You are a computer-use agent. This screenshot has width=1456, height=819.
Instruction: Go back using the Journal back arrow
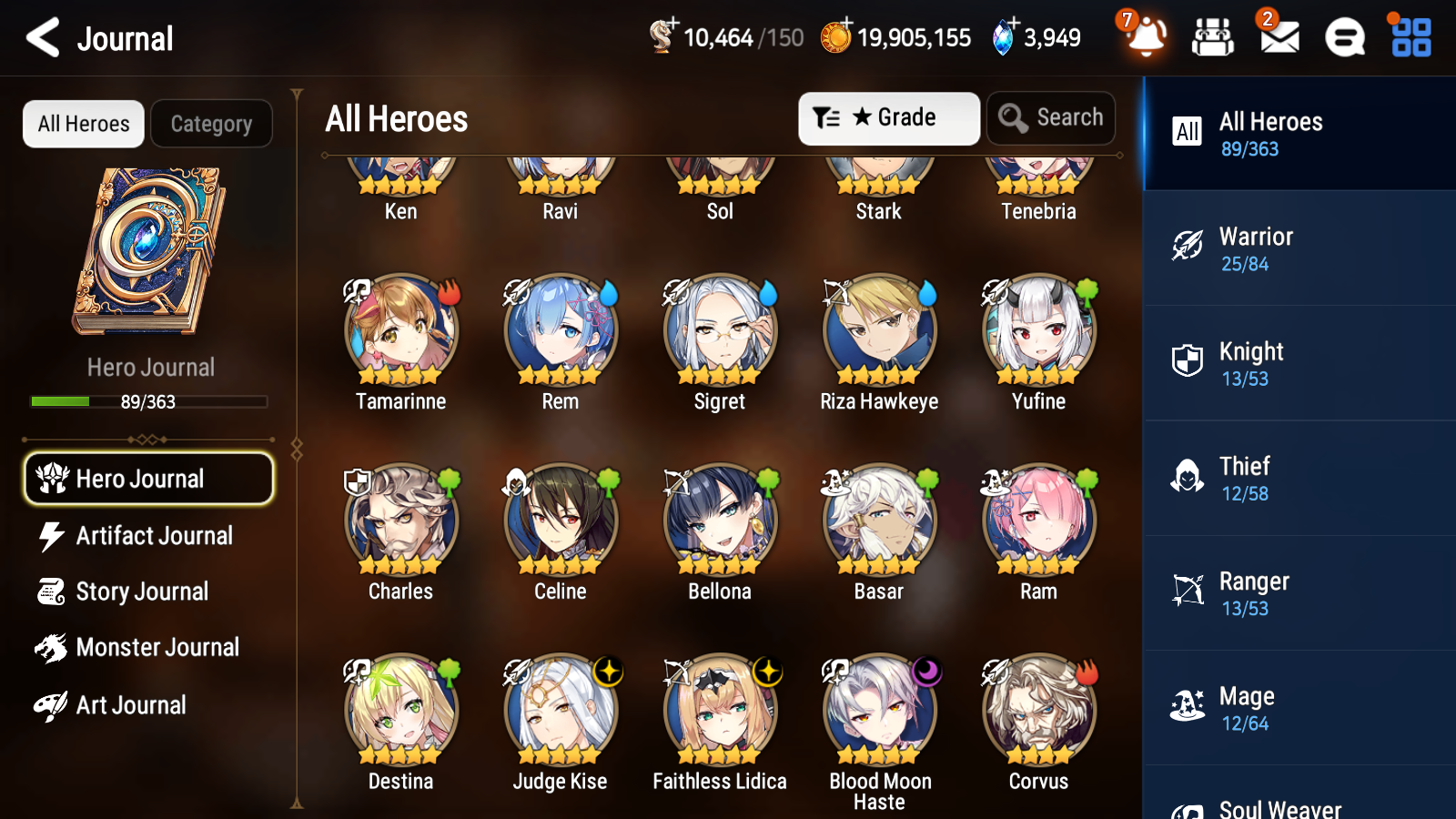[x=40, y=37]
